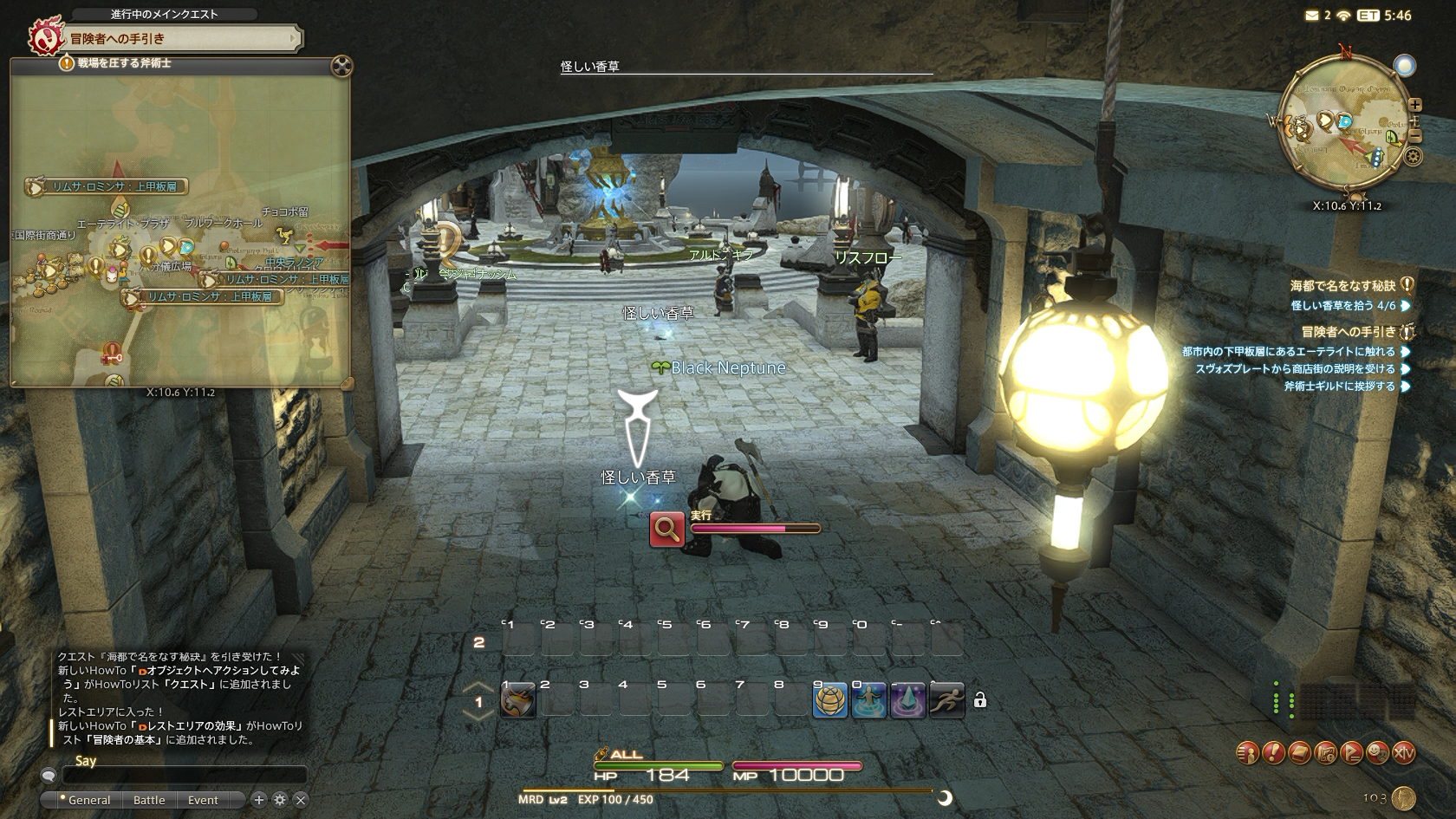The width and height of the screenshot is (1456, 819).
Task: Select quest objective 斧術士ギルドに挨拶する
Action: 1339,387
